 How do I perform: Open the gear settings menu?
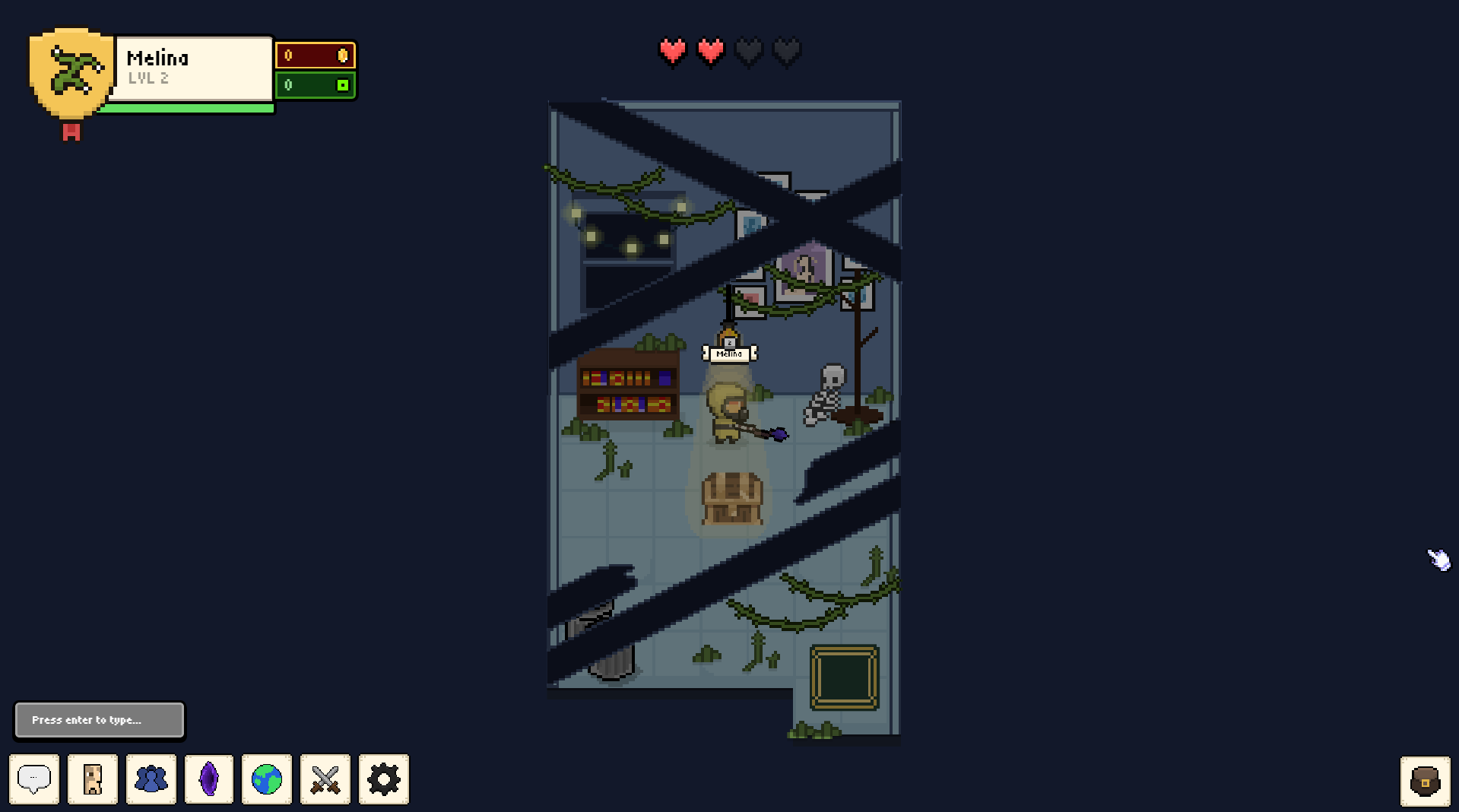click(x=384, y=779)
